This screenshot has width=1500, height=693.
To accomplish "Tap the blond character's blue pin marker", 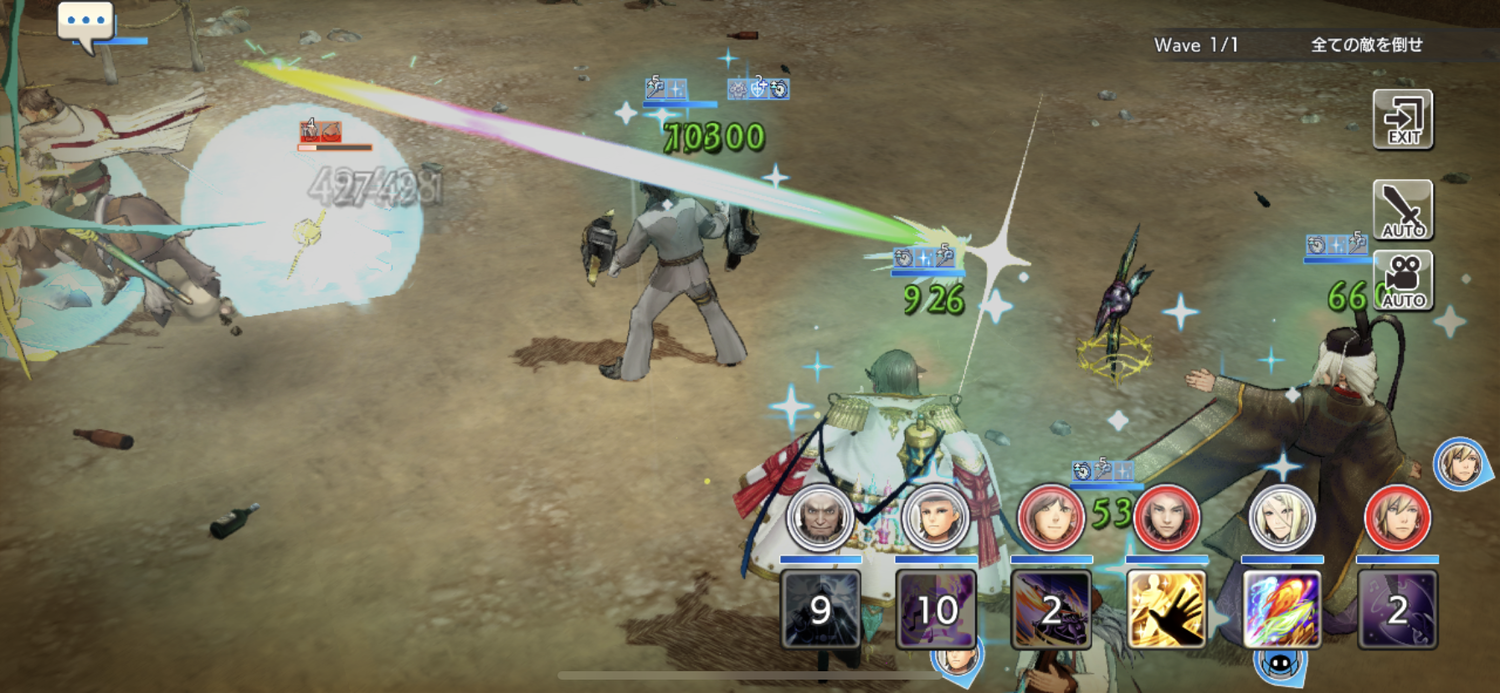I will [x=1458, y=462].
